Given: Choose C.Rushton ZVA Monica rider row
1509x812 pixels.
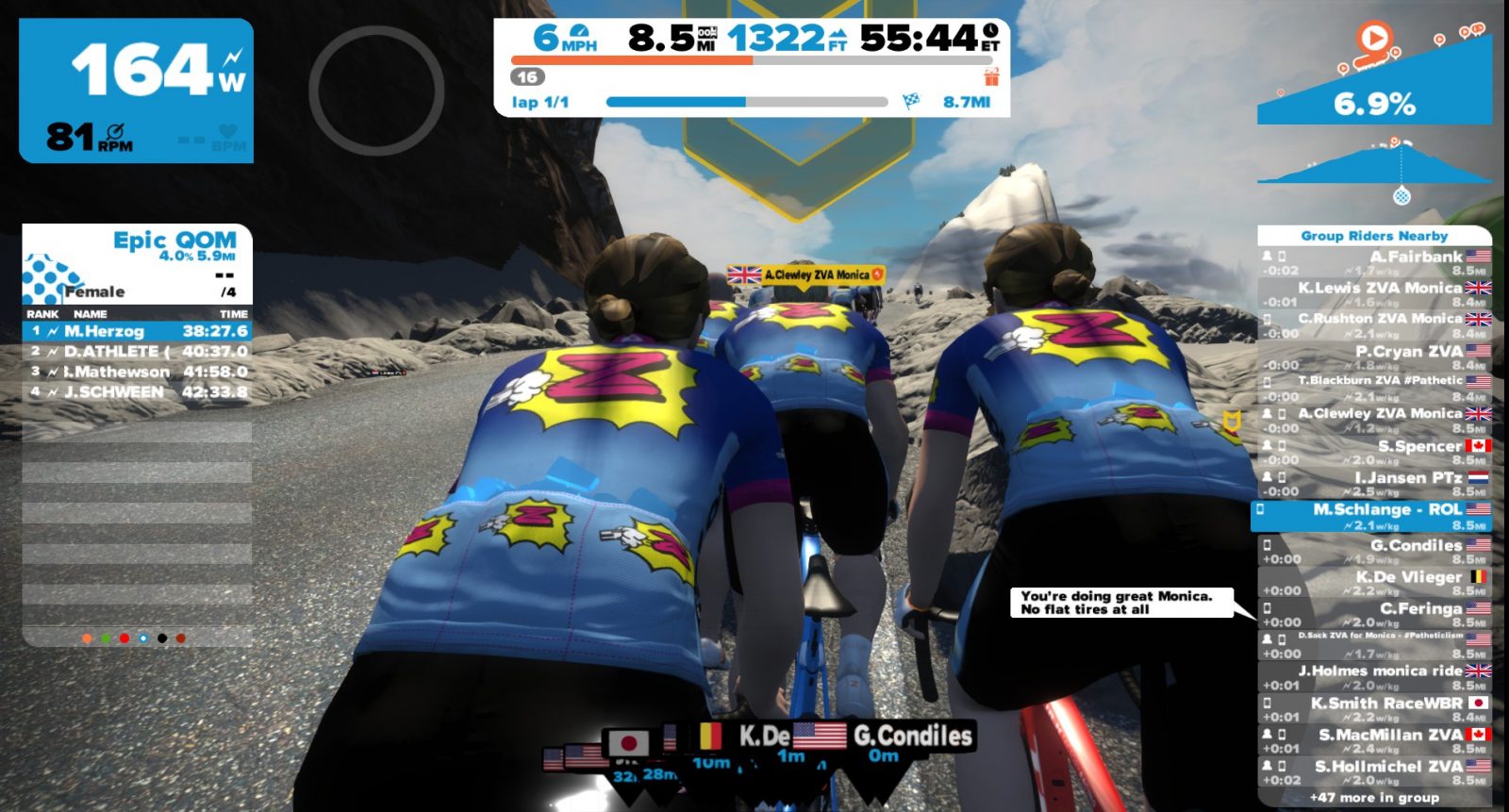Looking at the screenshot, I should (x=1375, y=325).
